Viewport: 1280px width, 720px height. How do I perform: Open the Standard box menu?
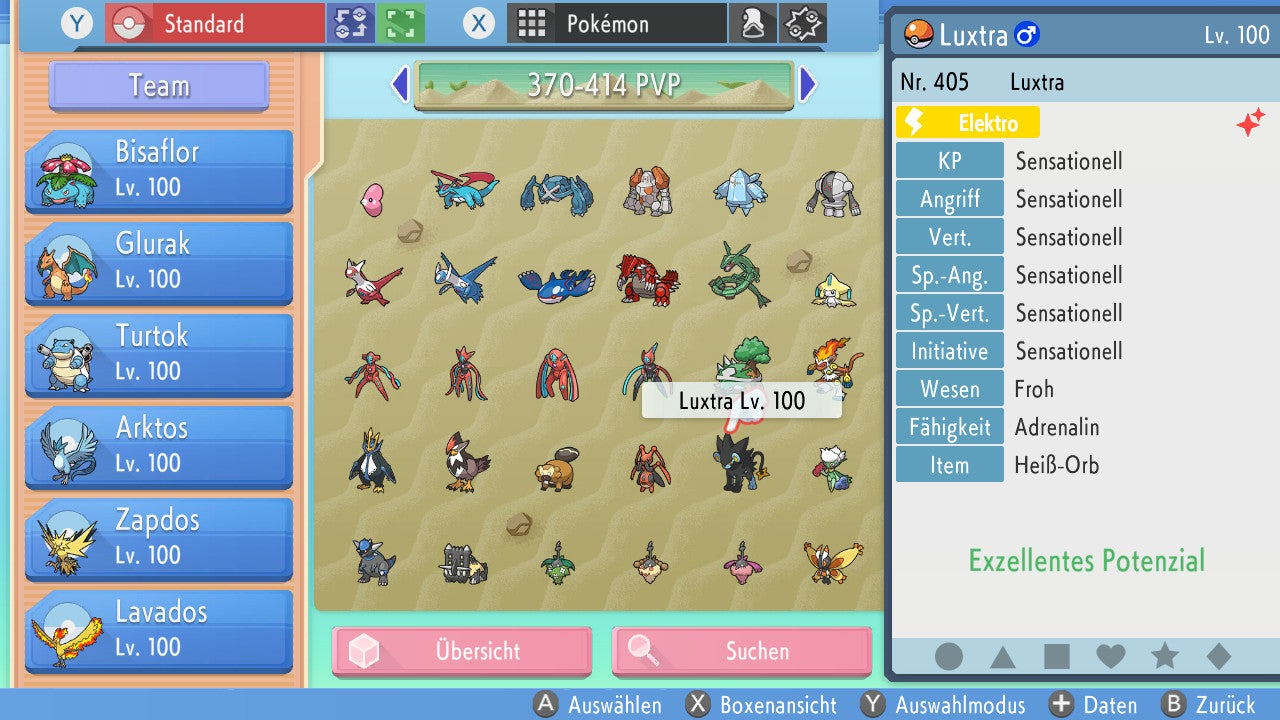(213, 22)
